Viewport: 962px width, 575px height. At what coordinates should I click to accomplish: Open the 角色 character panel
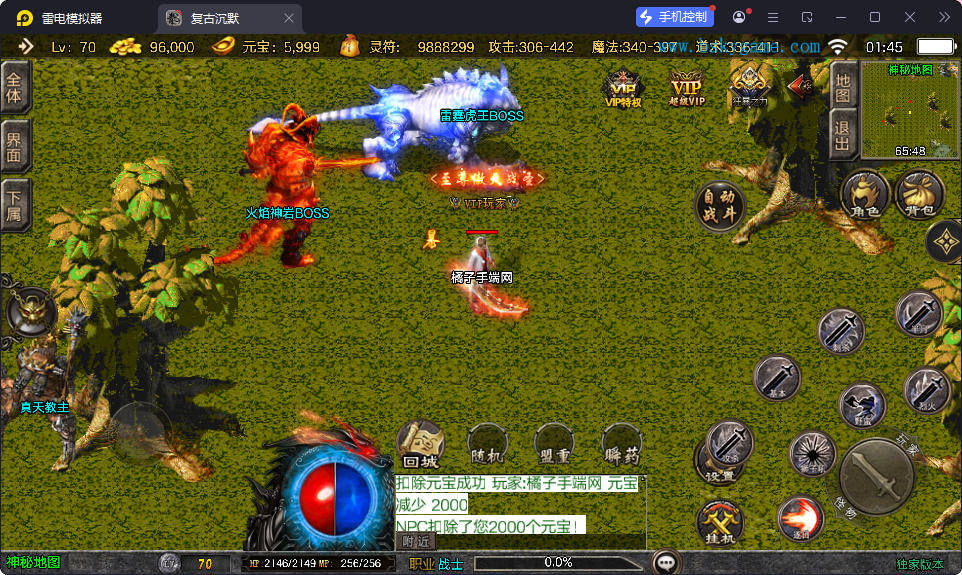pyautogui.click(x=865, y=192)
